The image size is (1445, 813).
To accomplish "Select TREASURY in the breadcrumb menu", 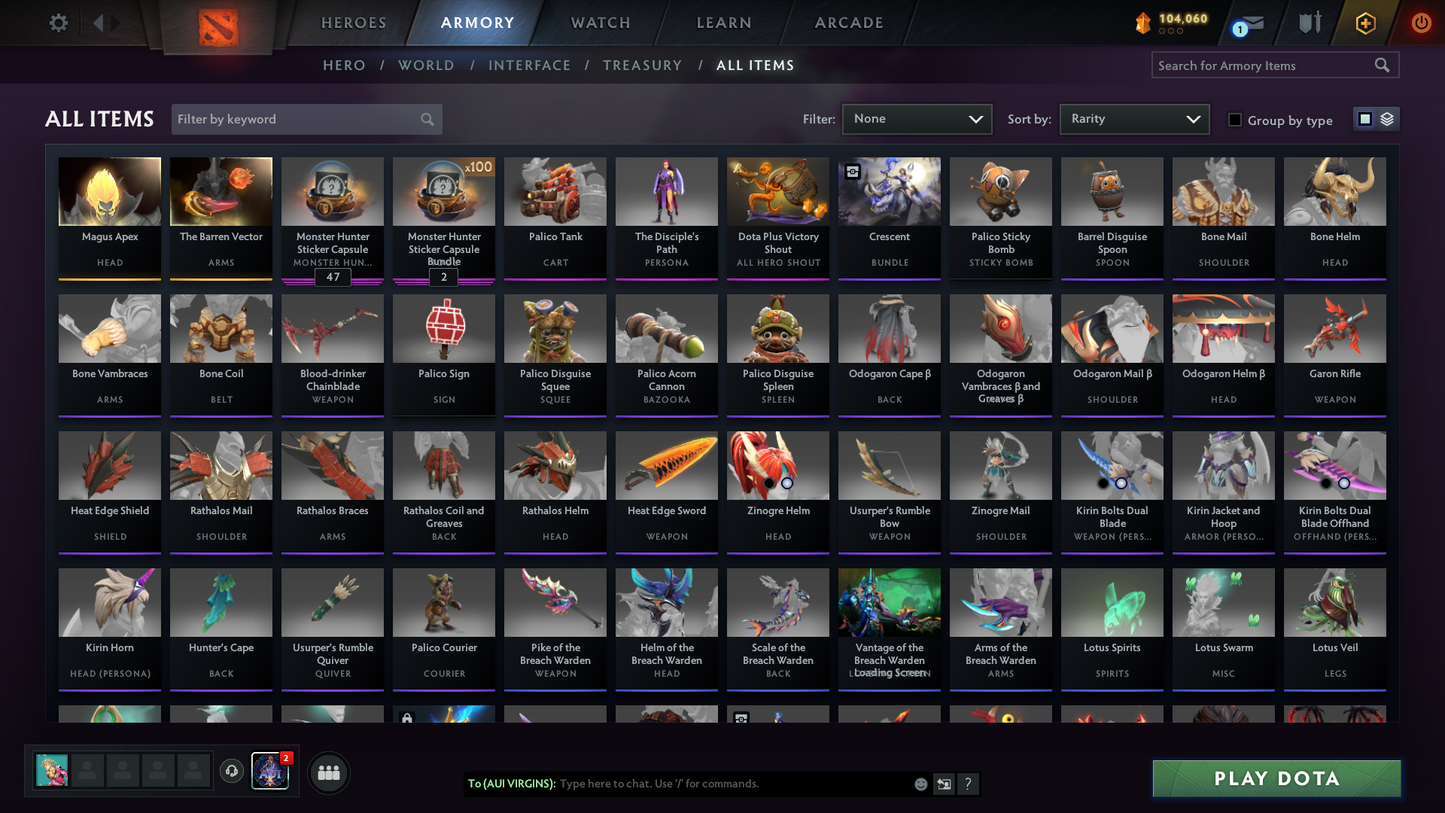I will point(642,65).
